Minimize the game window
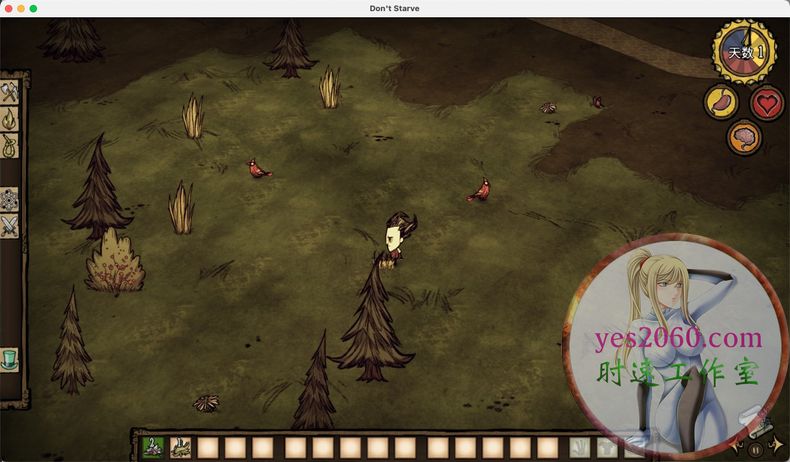 coord(20,8)
